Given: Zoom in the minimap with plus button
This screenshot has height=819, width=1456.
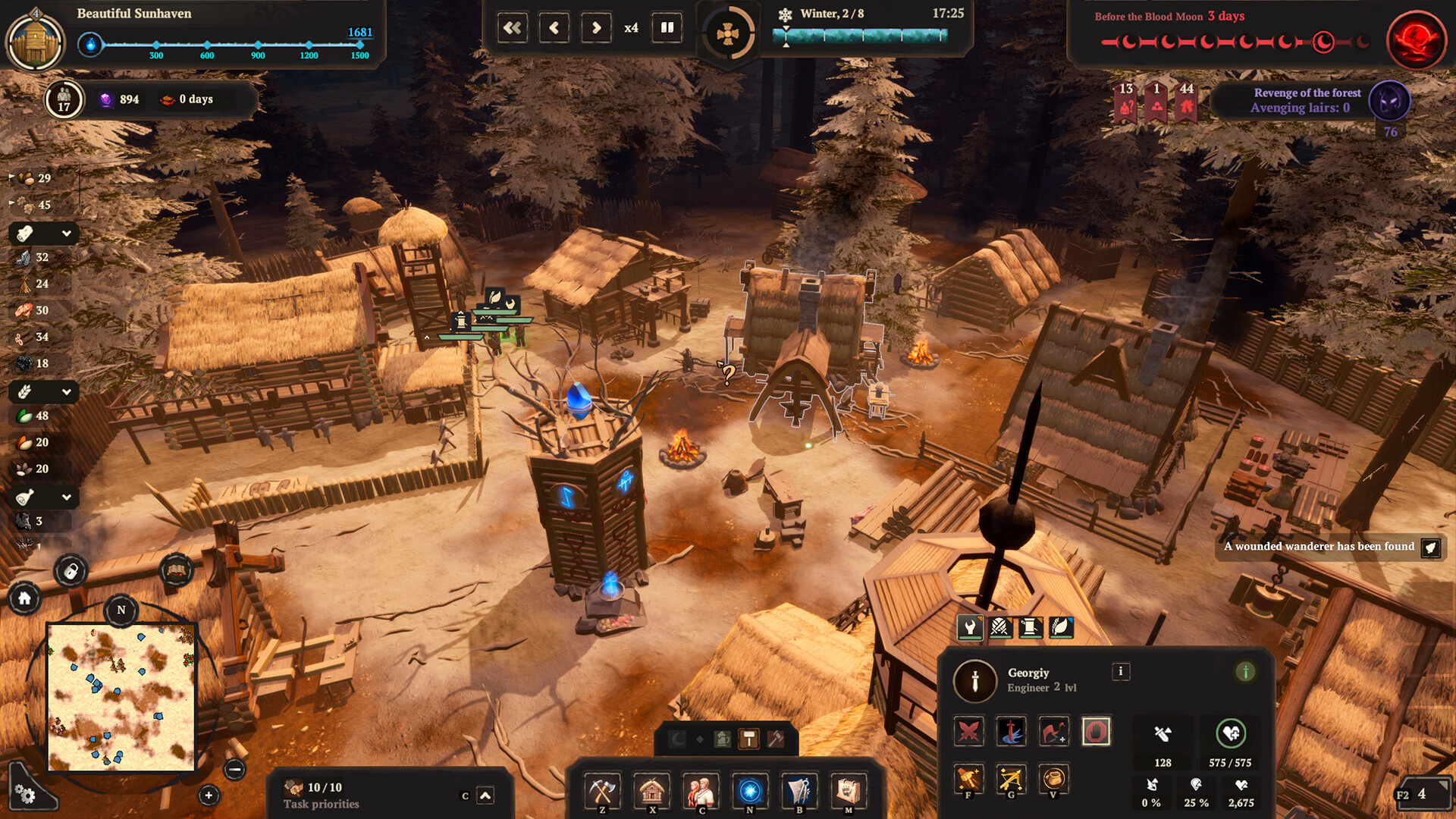Looking at the screenshot, I should tap(209, 795).
